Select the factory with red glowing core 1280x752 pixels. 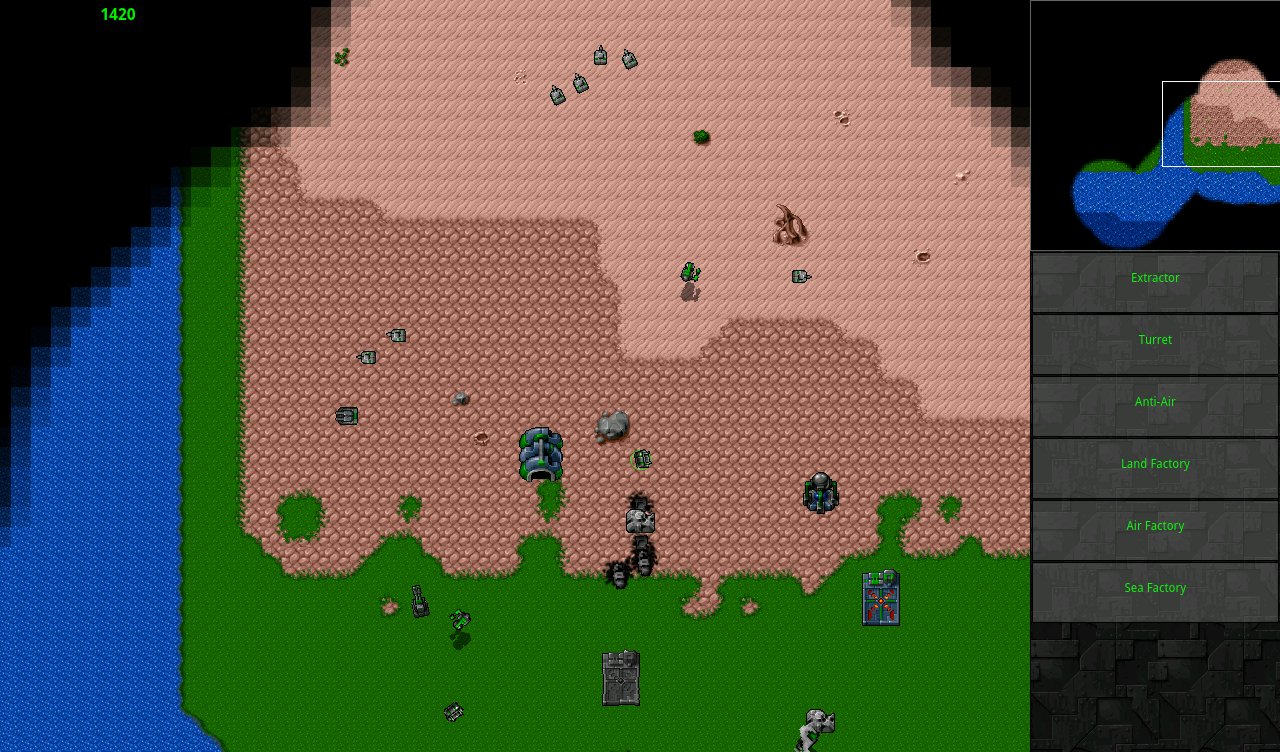[x=878, y=598]
